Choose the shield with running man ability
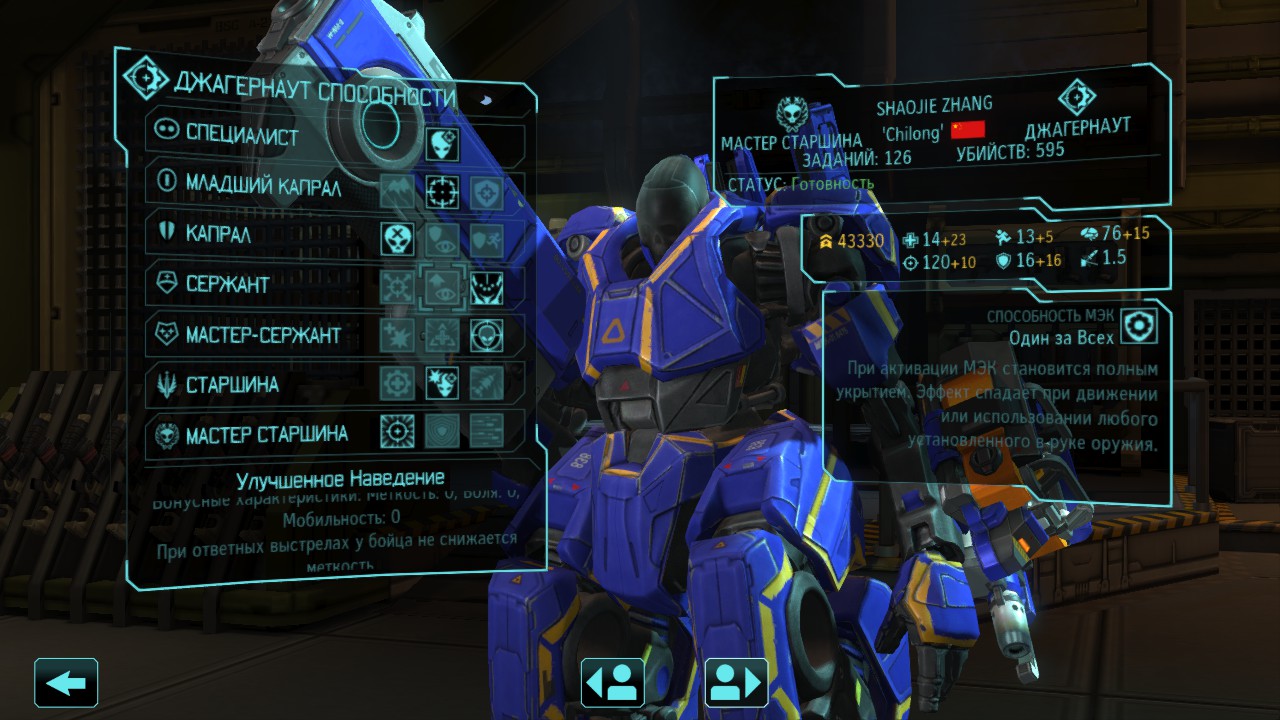The height and width of the screenshot is (720, 1280). pos(487,239)
